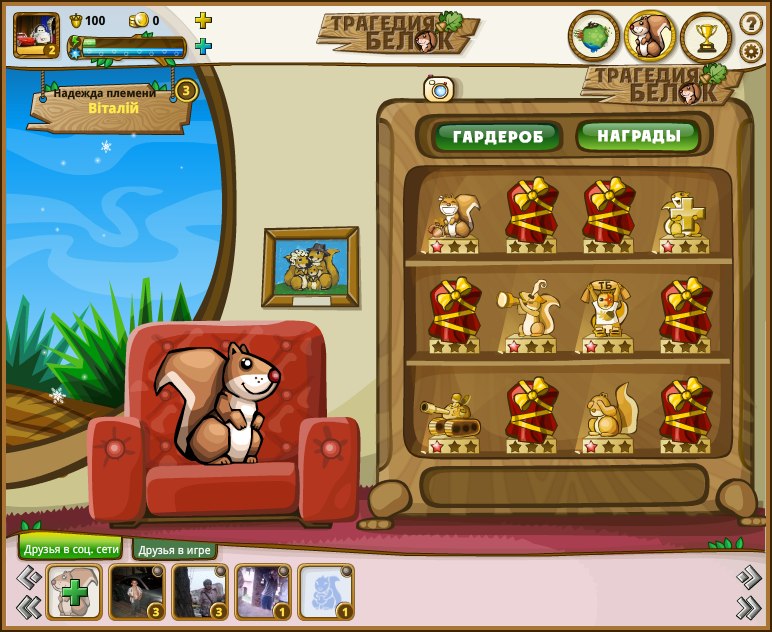
Task: Click the player avatar portrait
Action: (x=36, y=35)
